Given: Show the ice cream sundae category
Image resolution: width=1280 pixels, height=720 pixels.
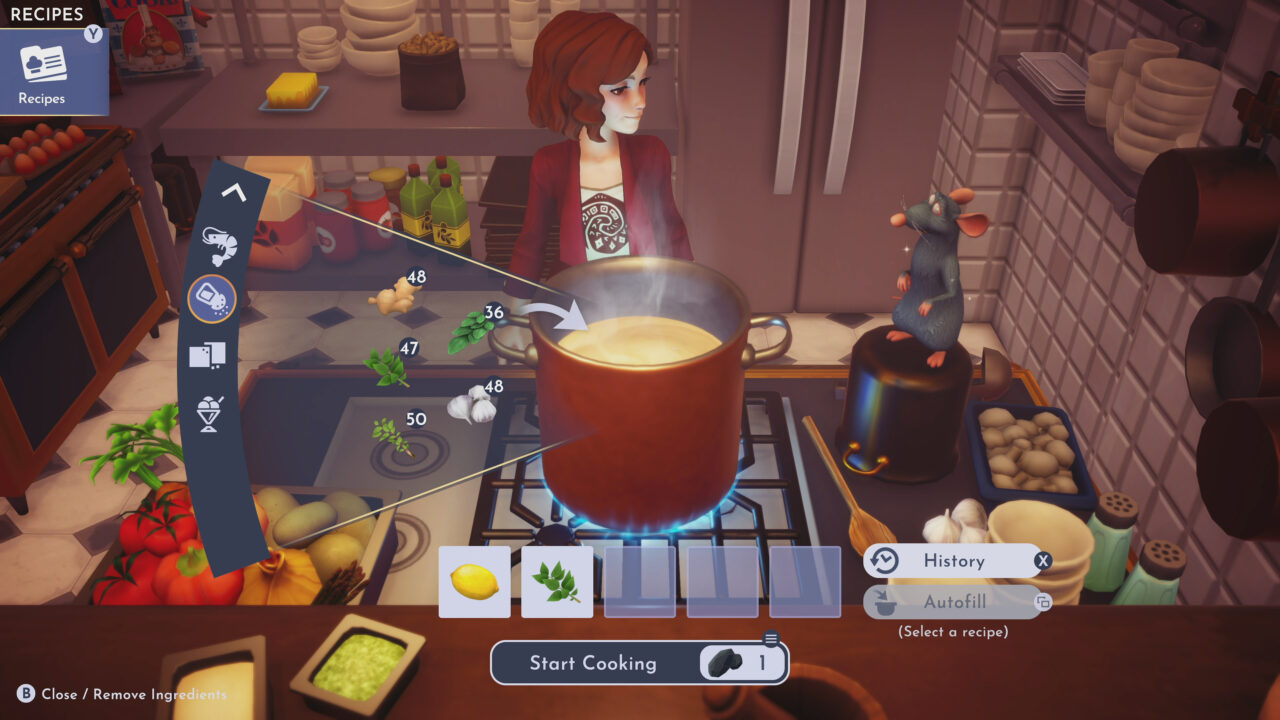Looking at the screenshot, I should [209, 413].
